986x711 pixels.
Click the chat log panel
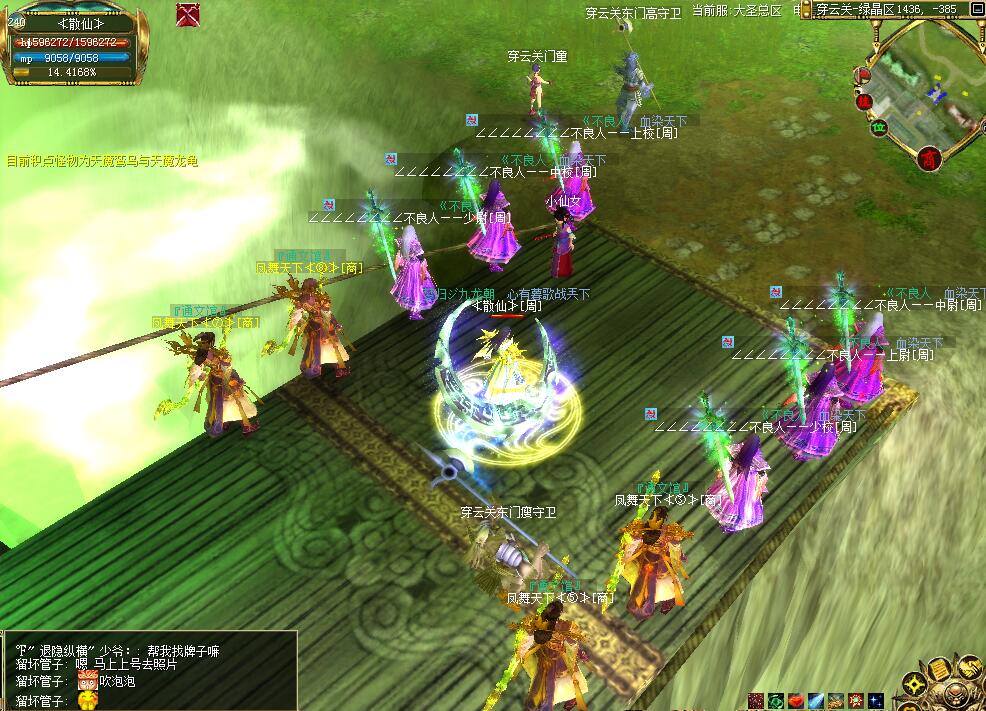[x=148, y=670]
